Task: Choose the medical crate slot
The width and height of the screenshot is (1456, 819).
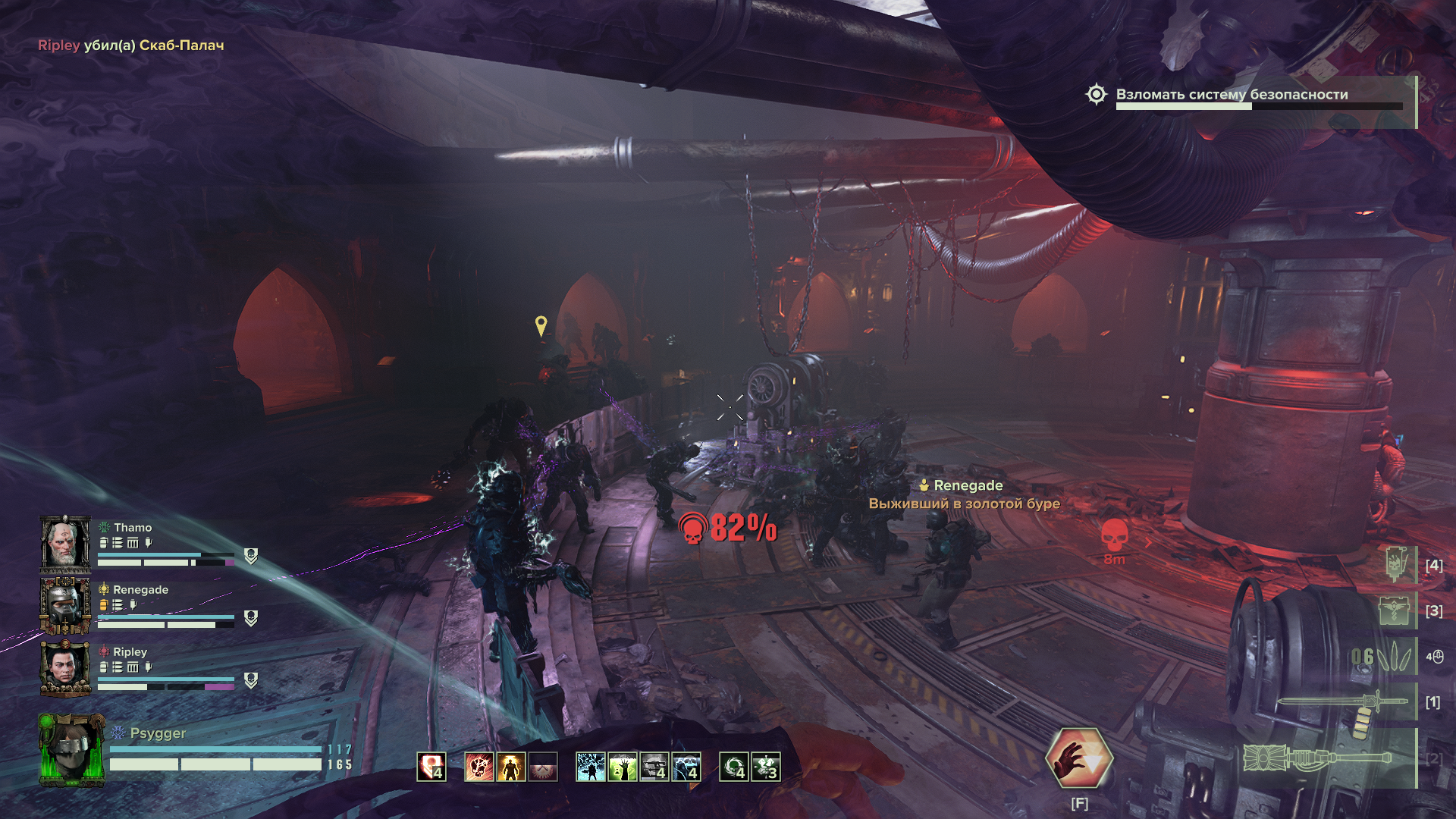Action: click(x=1394, y=610)
